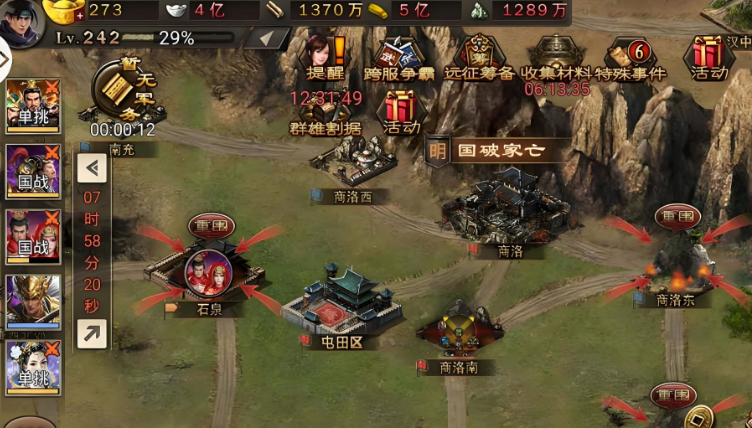View the 特殊事件 special events
The height and width of the screenshot is (428, 752).
pos(632,56)
